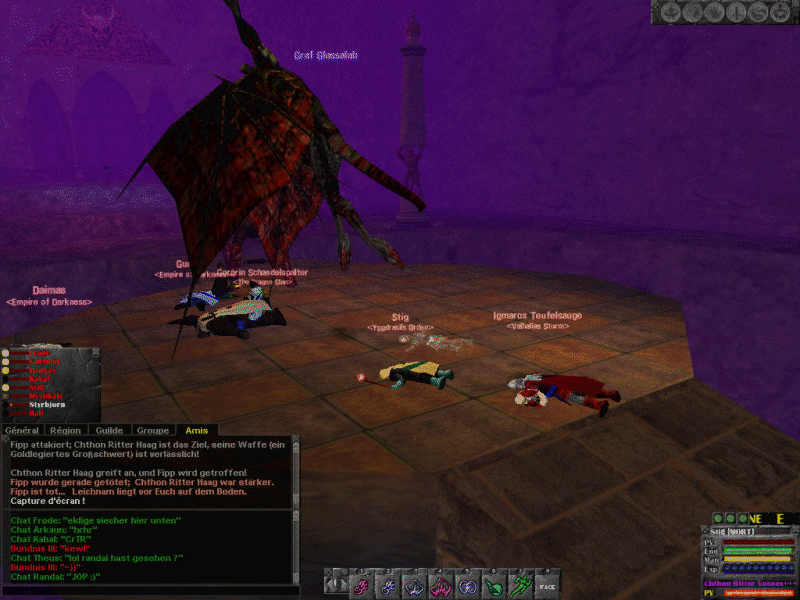Use the FACE hotbar slot
Screen dimensions: 800x600
pyautogui.click(x=546, y=585)
